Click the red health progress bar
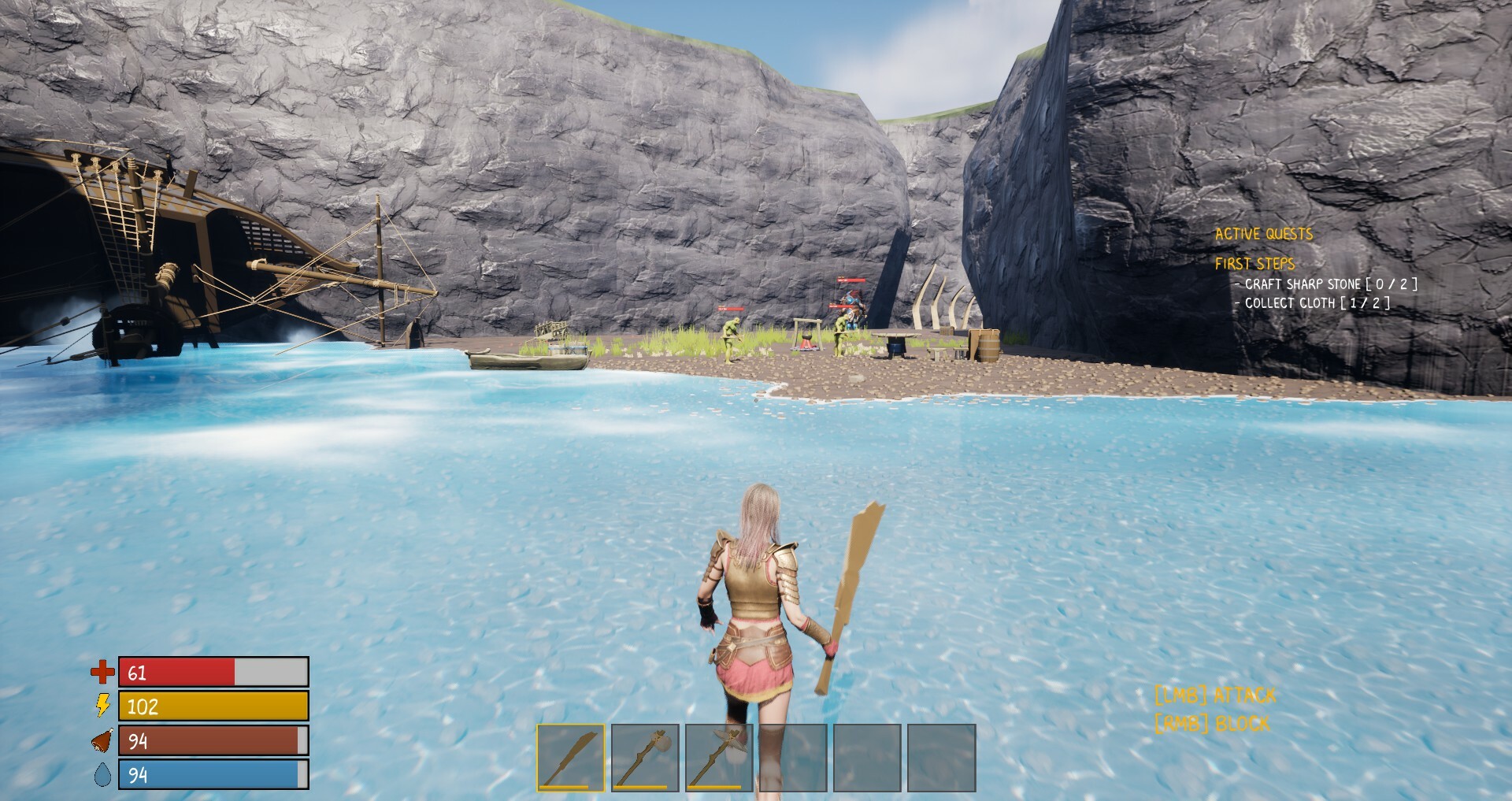 [x=177, y=673]
